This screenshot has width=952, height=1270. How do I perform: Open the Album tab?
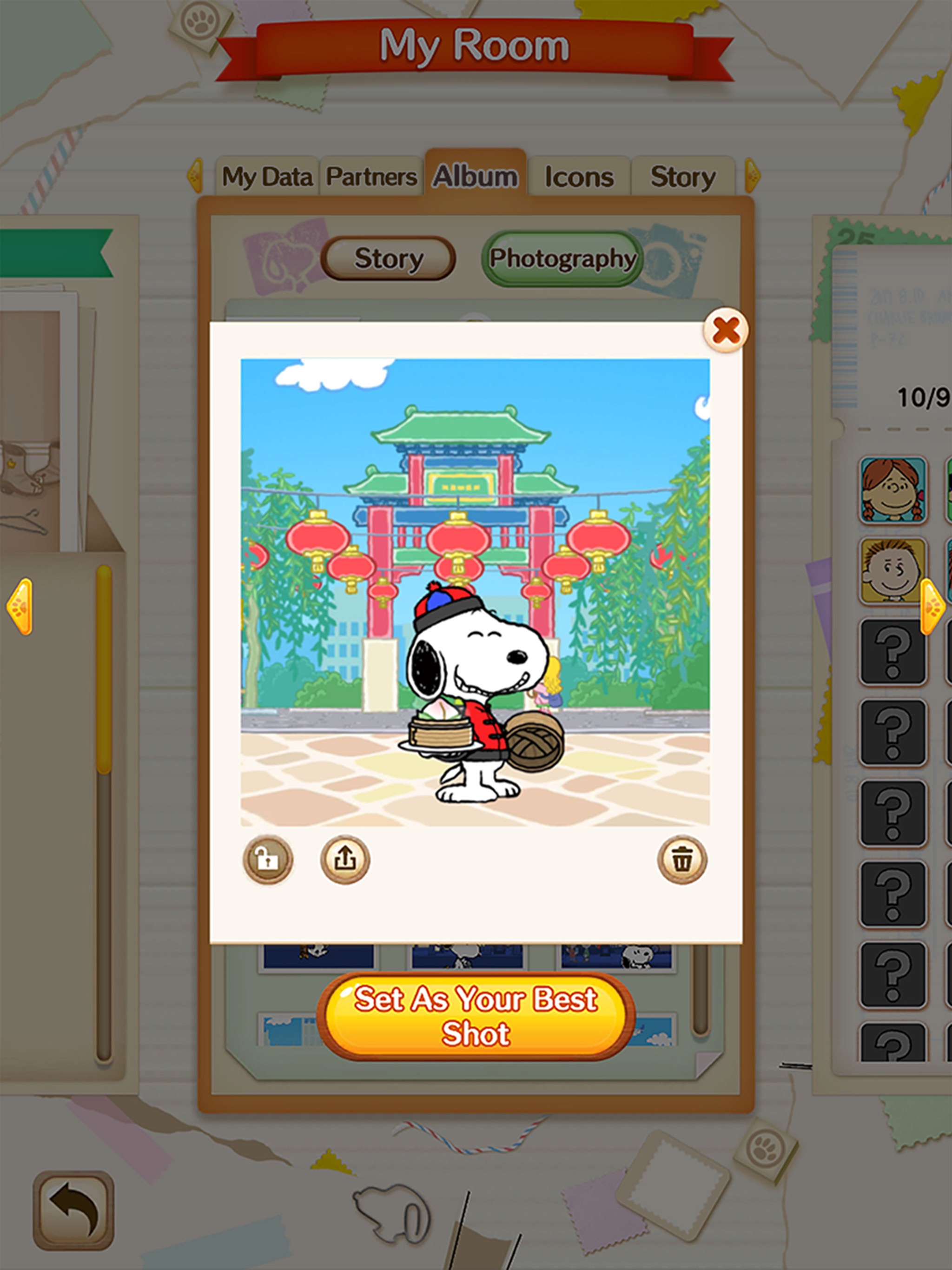click(x=476, y=176)
